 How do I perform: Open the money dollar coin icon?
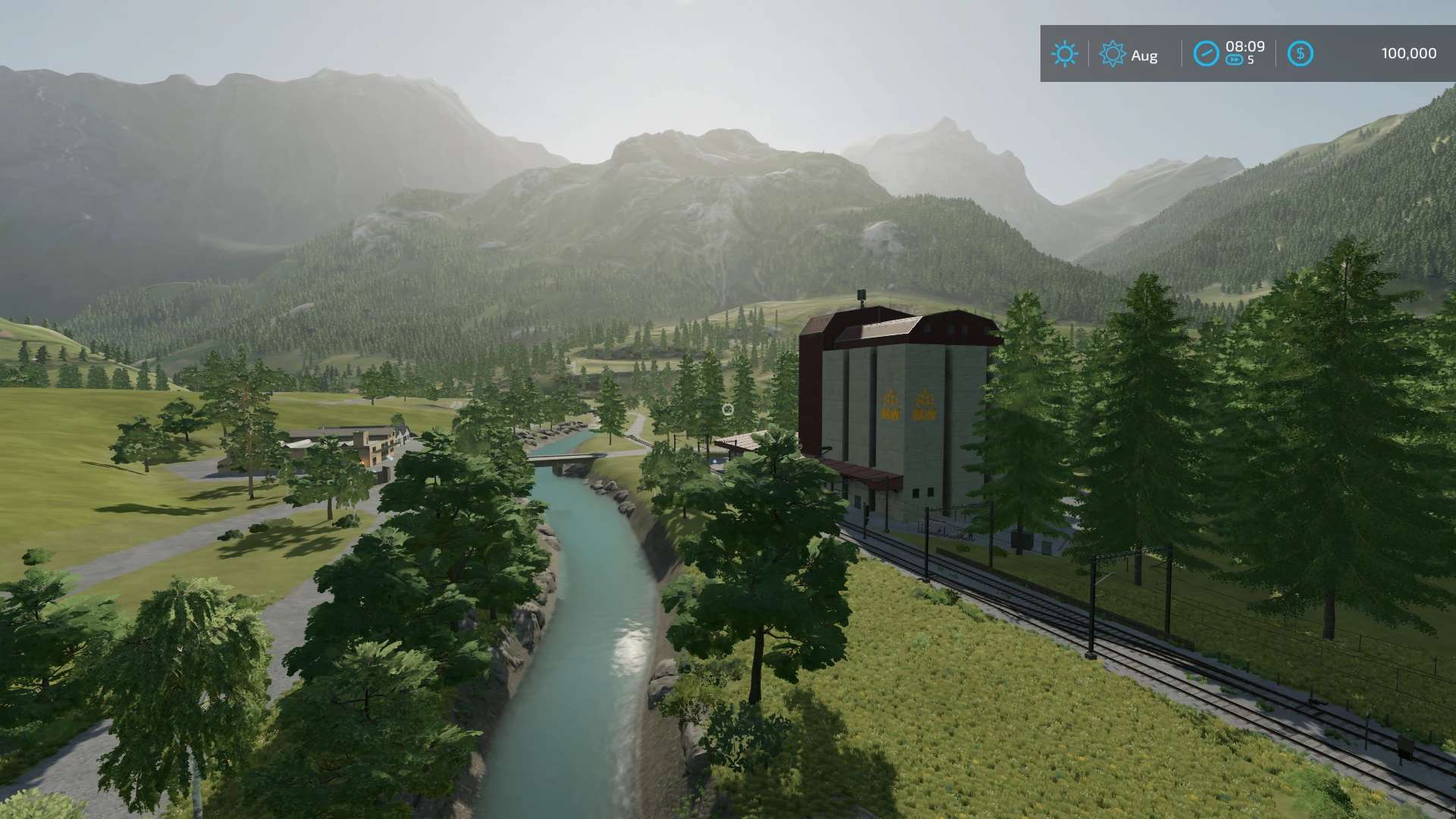pos(1300,54)
